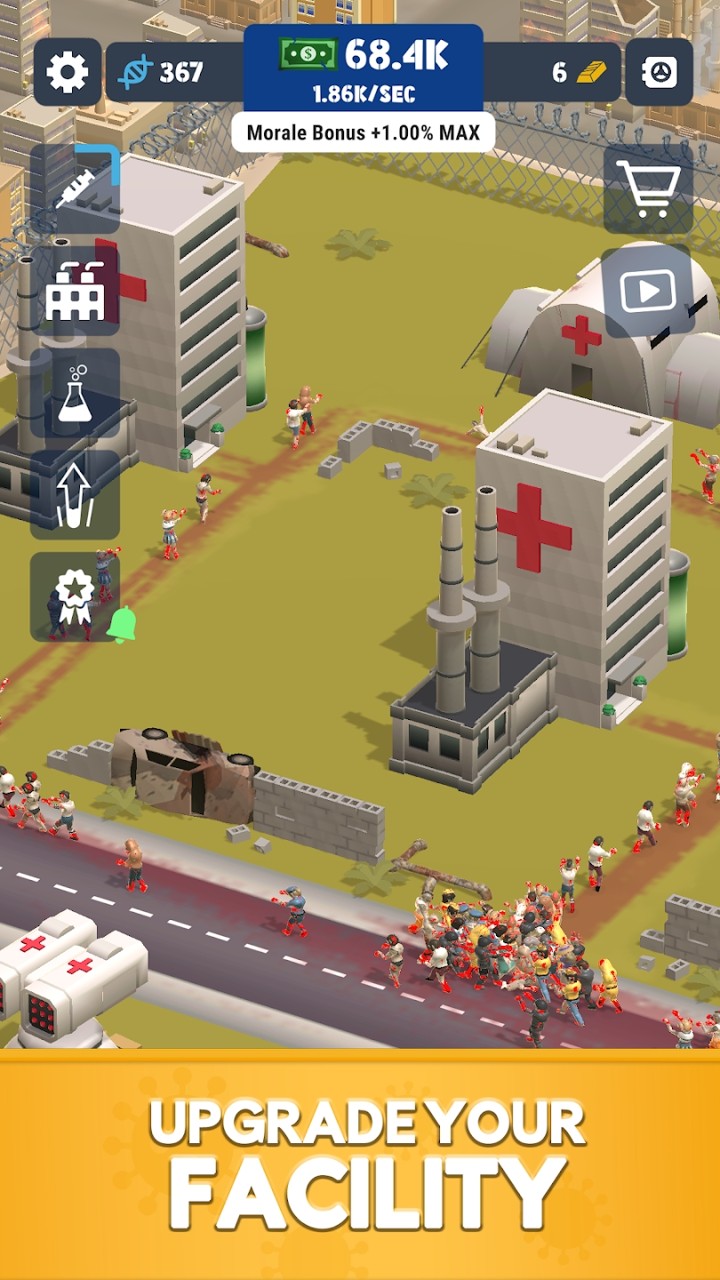
Task: Select the lab flask research button
Action: click(75, 393)
